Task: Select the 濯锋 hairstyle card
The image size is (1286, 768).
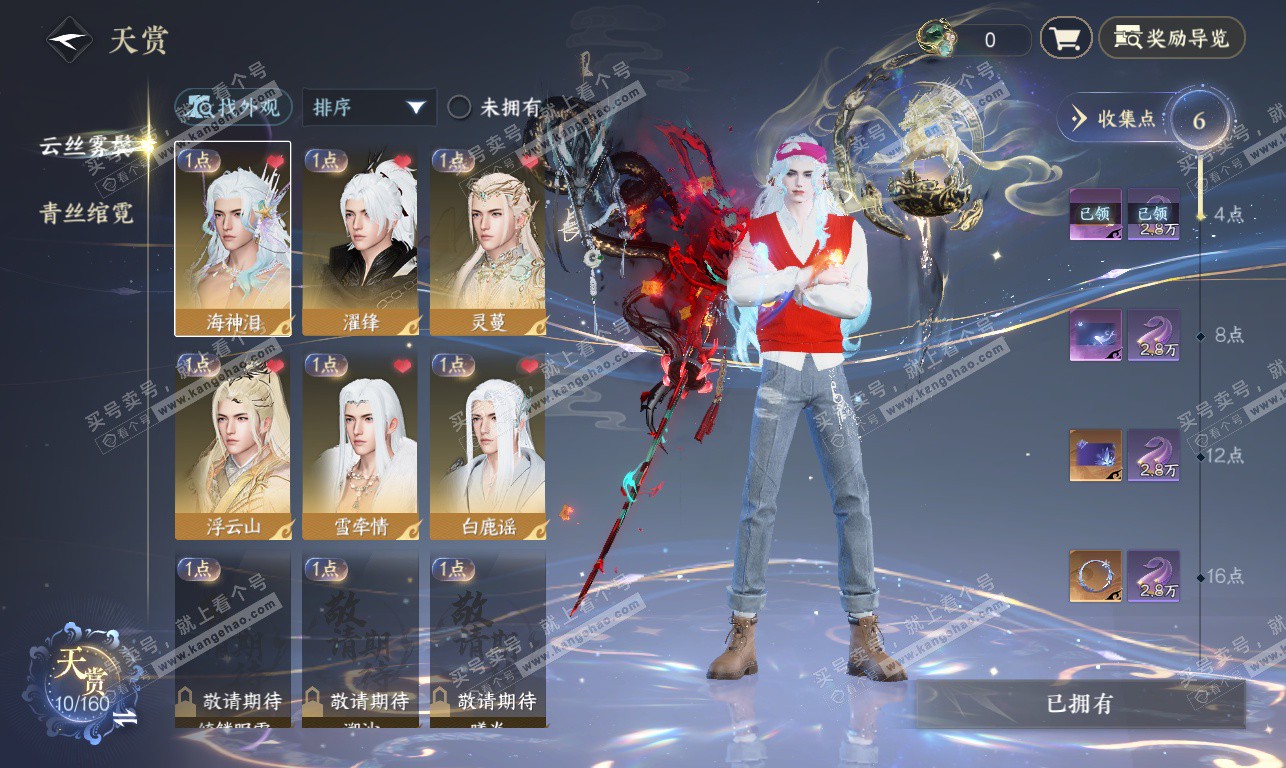Action: pyautogui.click(x=360, y=238)
